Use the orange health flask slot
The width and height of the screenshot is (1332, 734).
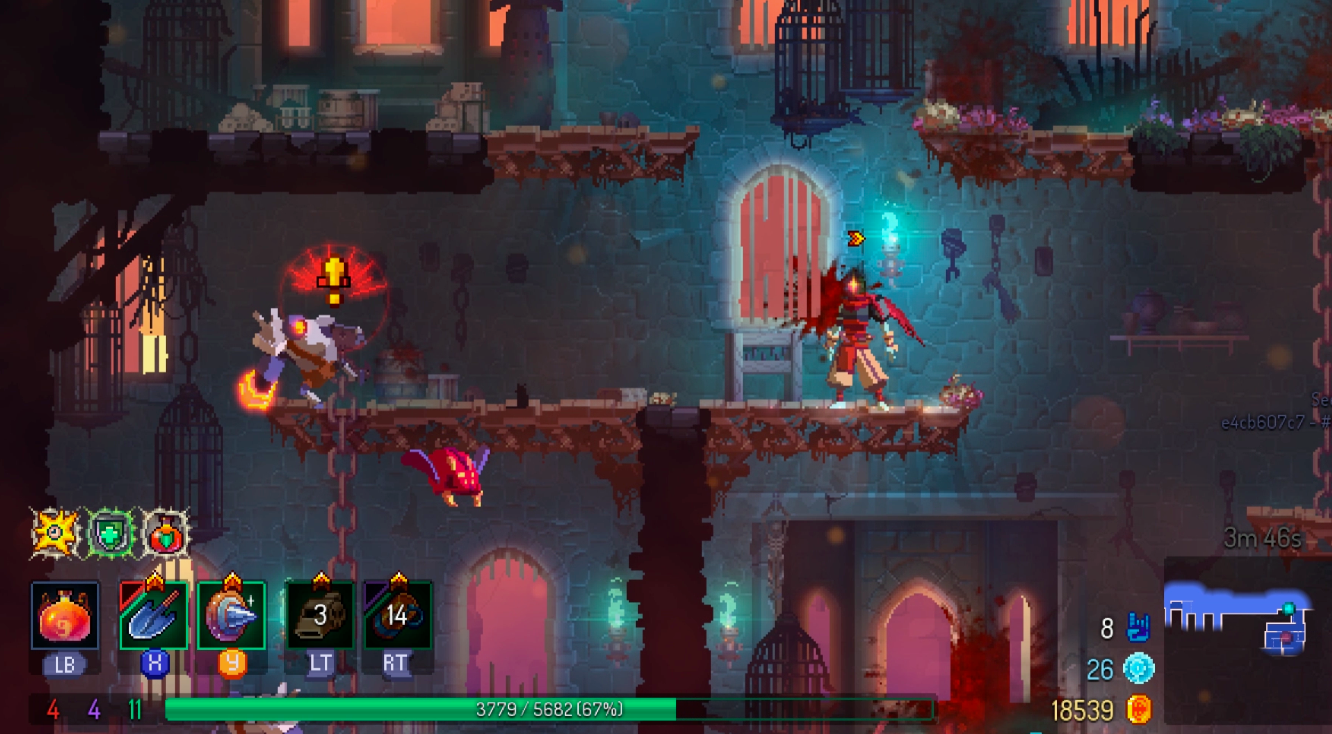pyautogui.click(x=65, y=616)
